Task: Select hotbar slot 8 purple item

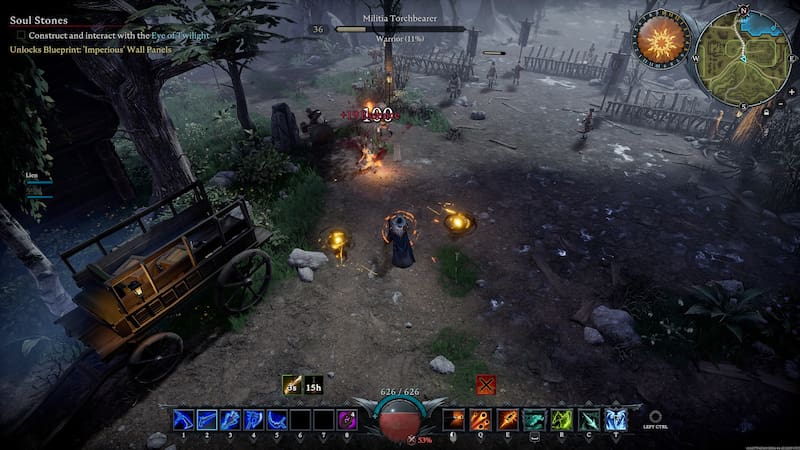Action: (347, 420)
